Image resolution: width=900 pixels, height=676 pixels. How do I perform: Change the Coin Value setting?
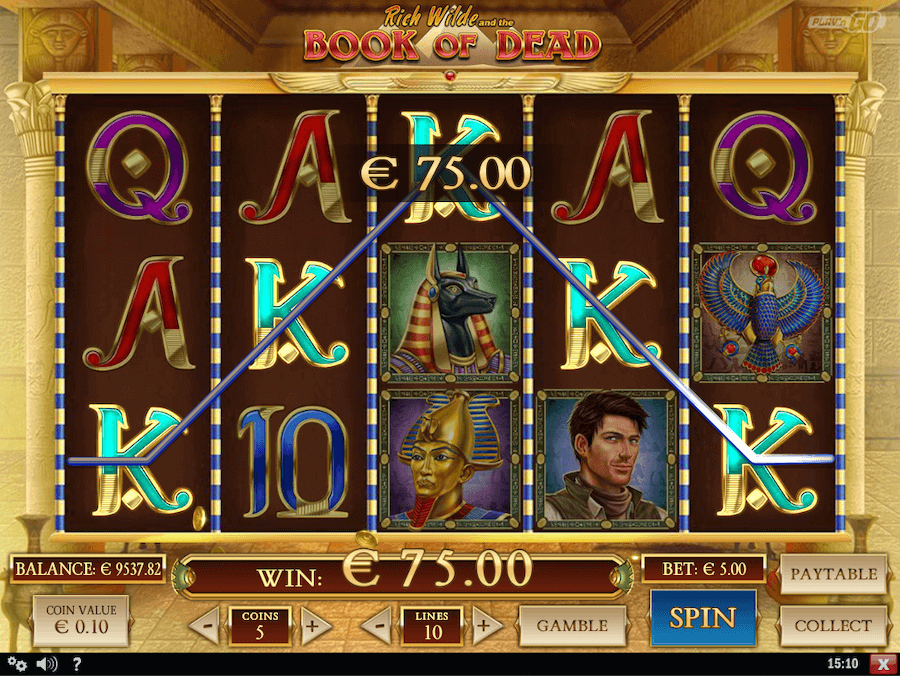point(81,621)
